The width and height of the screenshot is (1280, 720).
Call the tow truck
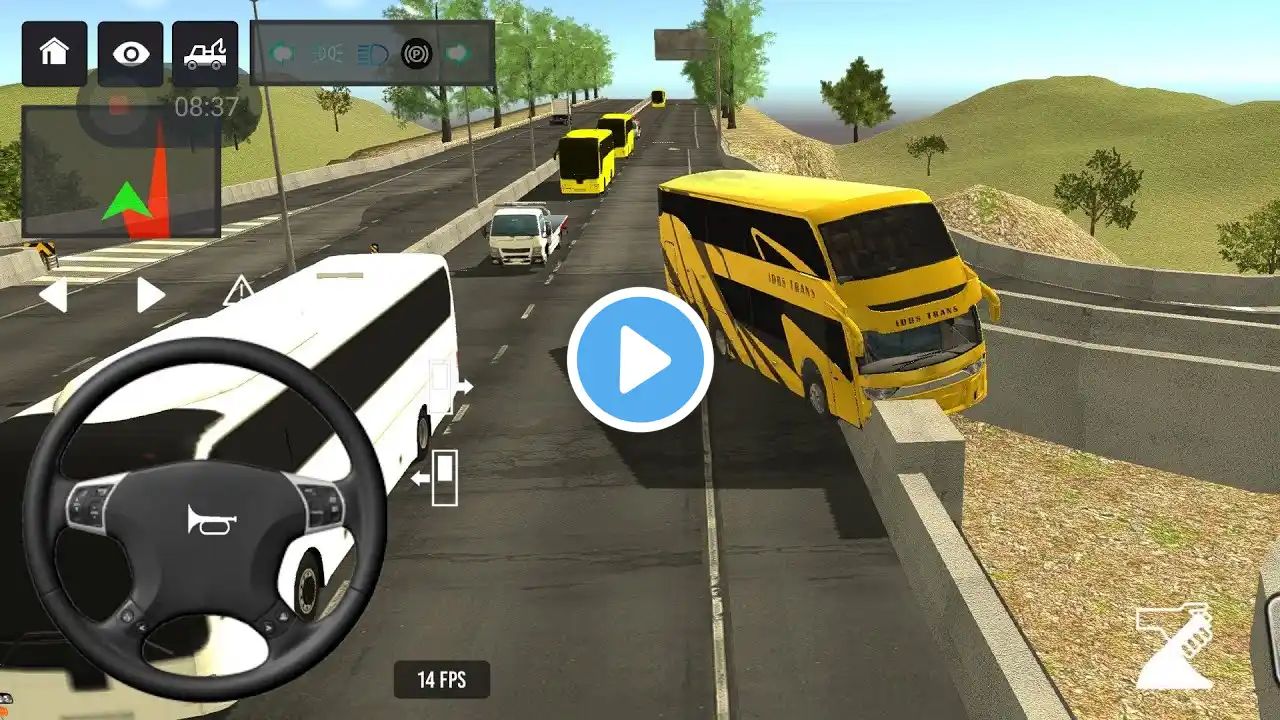coord(205,53)
